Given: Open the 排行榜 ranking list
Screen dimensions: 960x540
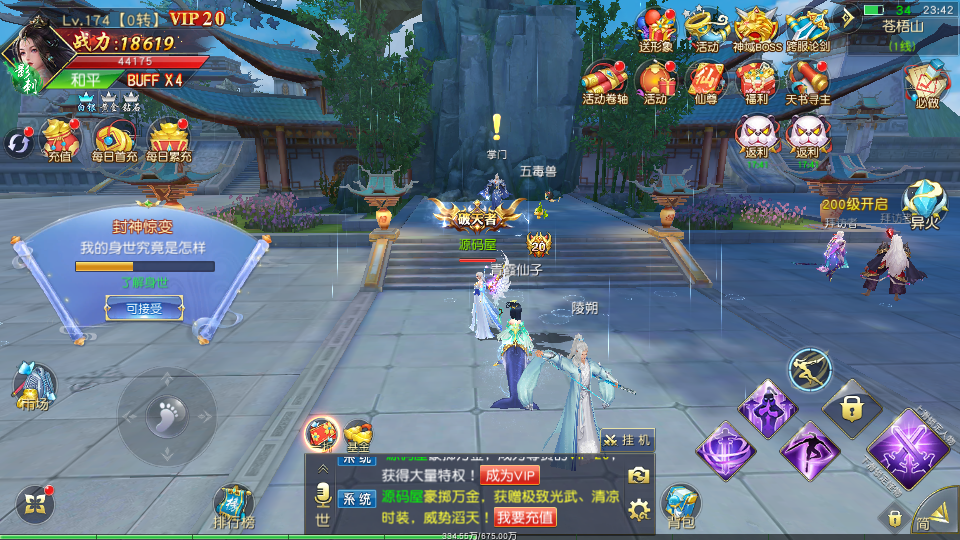Looking at the screenshot, I should click(234, 505).
